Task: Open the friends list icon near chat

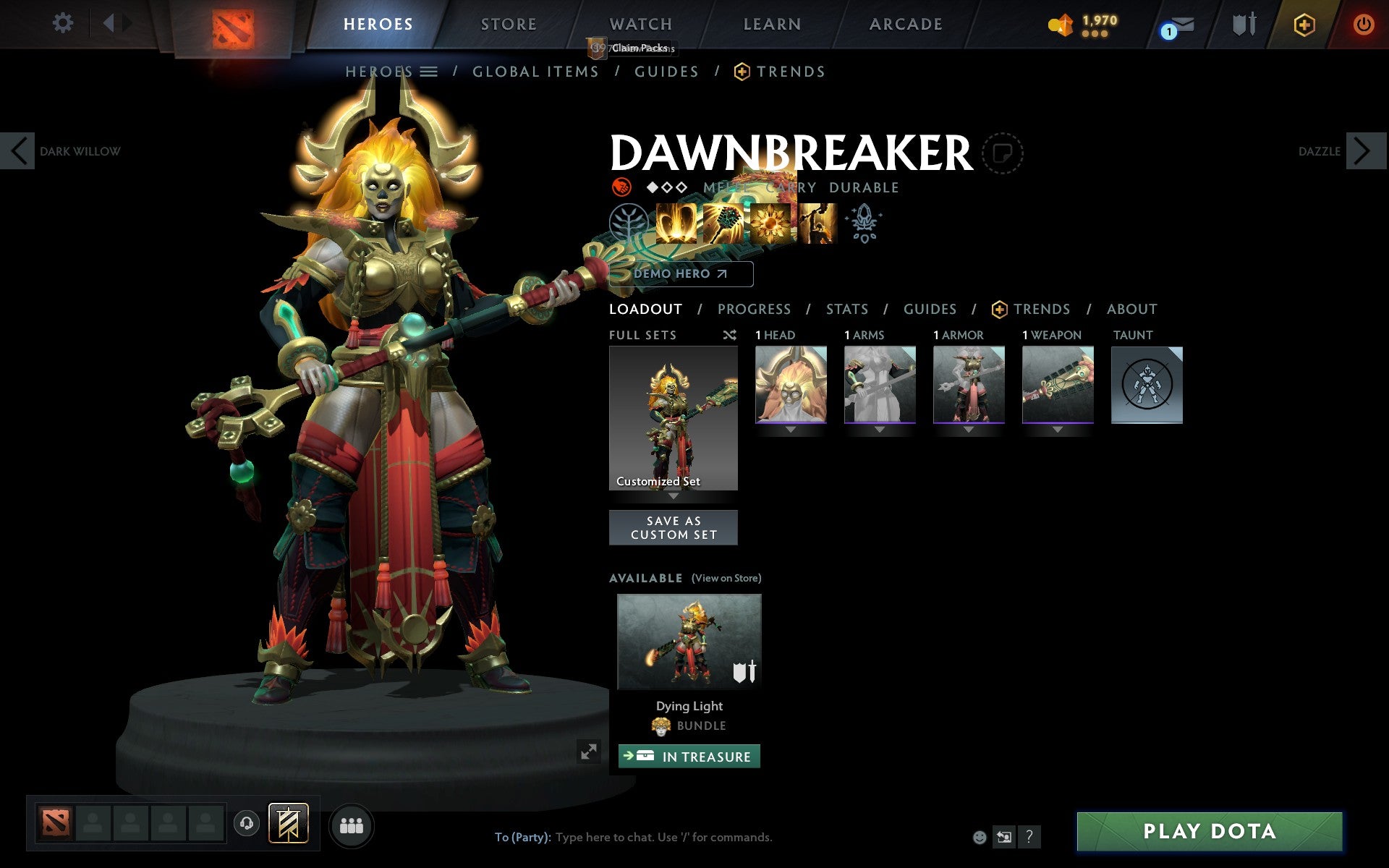Action: tap(352, 824)
